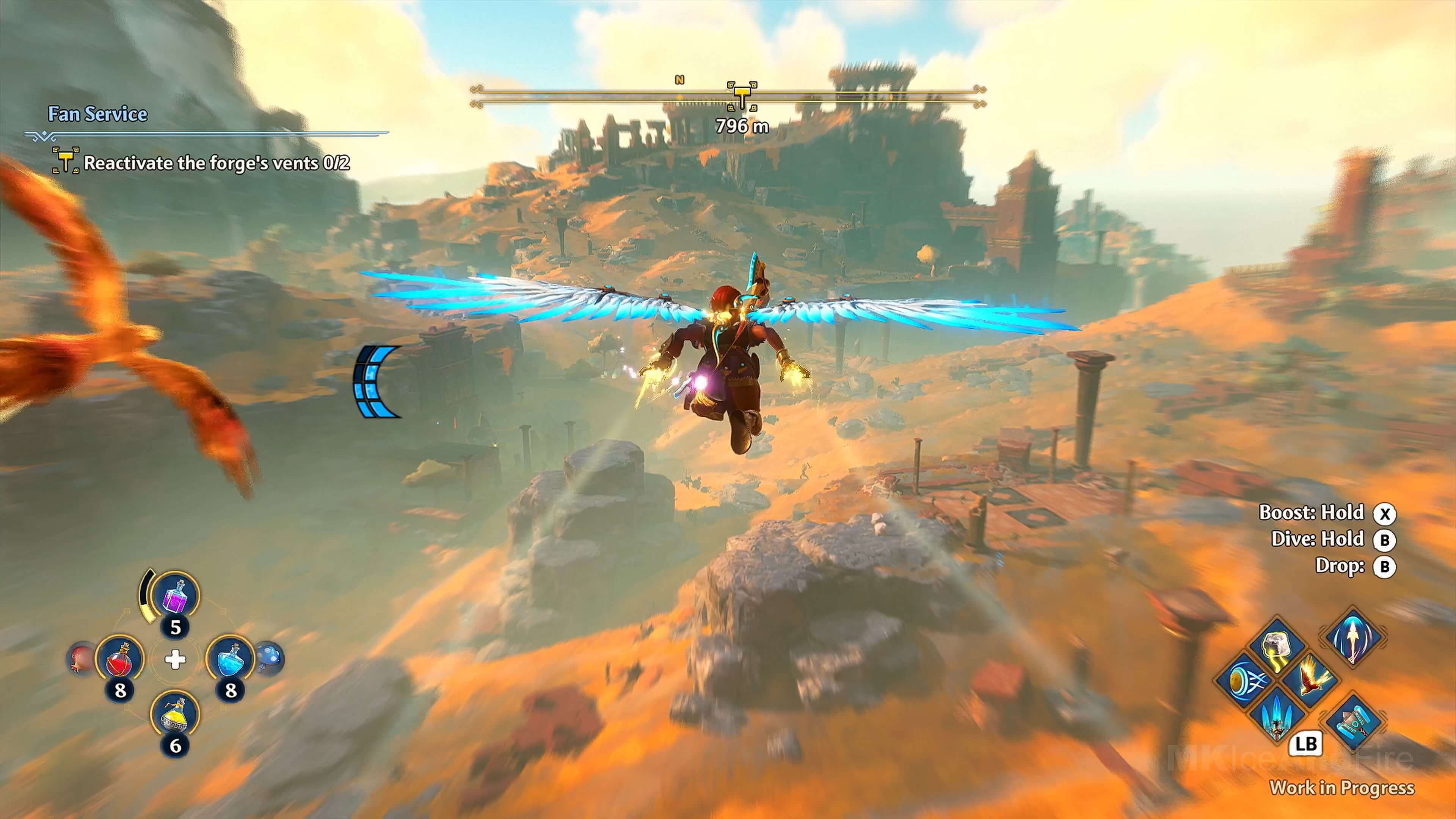Click the pomegranate icon beside the red potion
The image size is (1456, 819).
point(80,659)
